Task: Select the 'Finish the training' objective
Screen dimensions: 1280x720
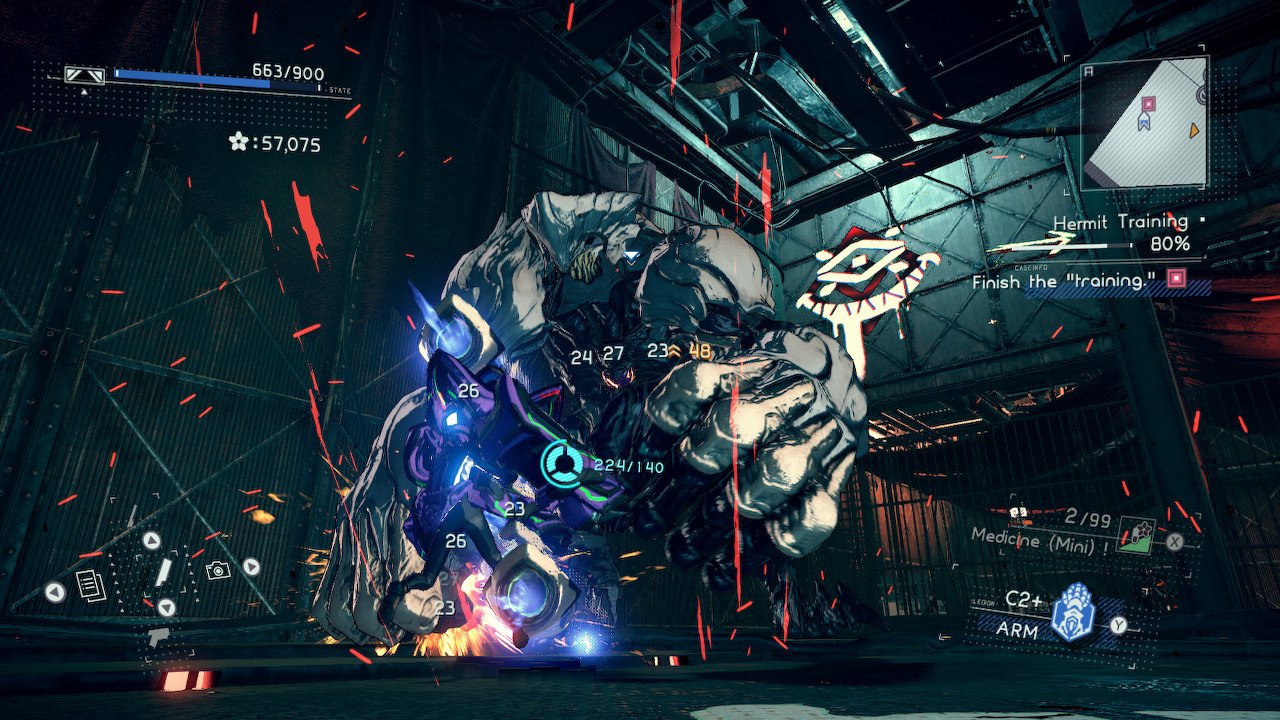Action: pos(1060,282)
